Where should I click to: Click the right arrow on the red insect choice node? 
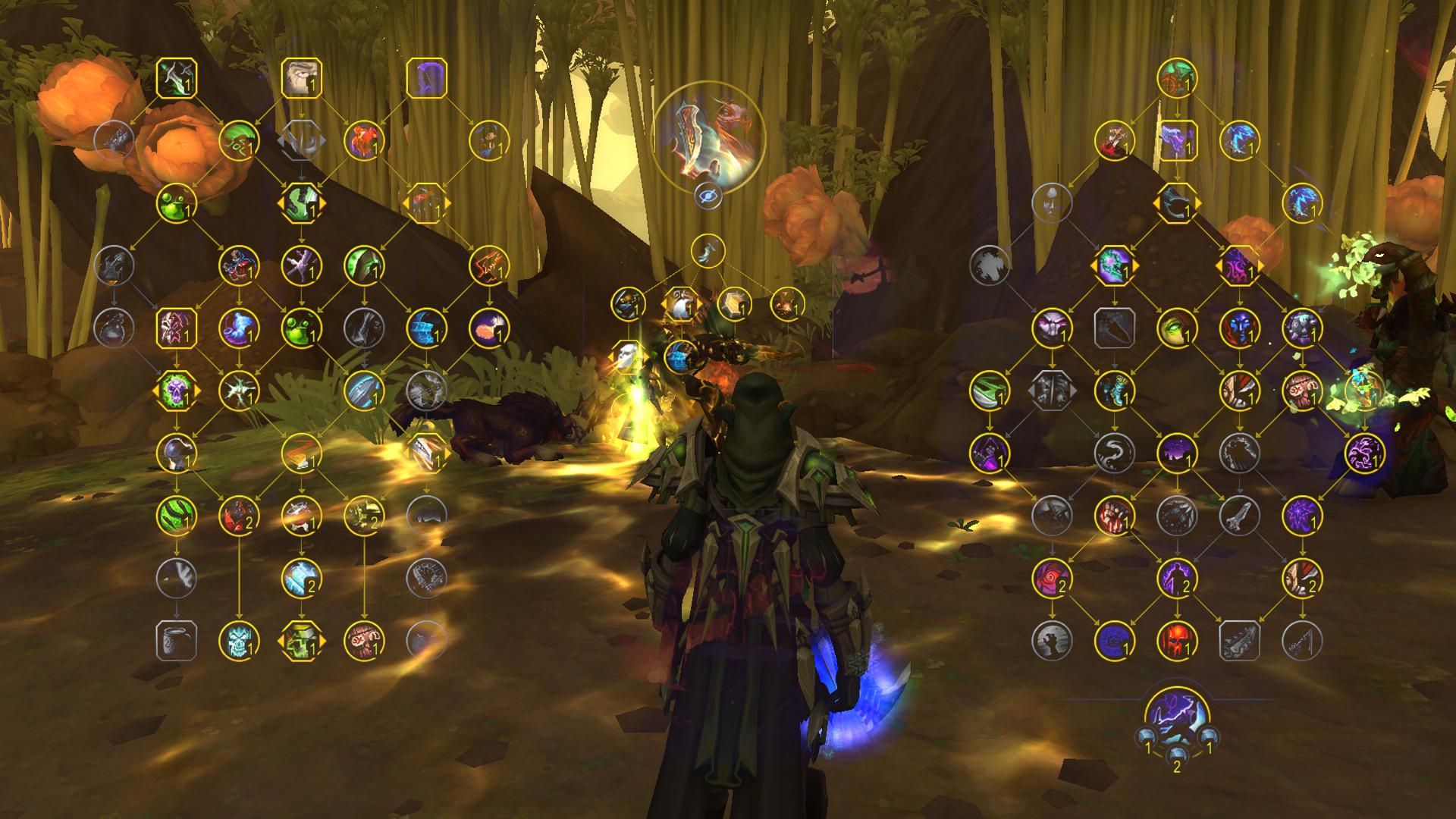coord(449,202)
